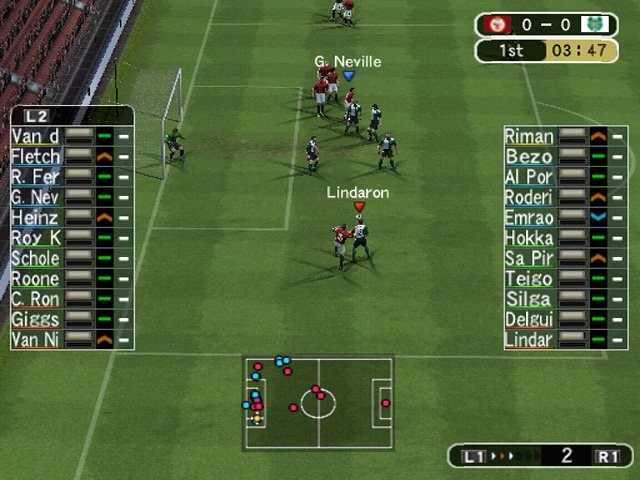This screenshot has height=480, width=640.
Task: Choose the Roy K player row
Action: tap(36, 238)
